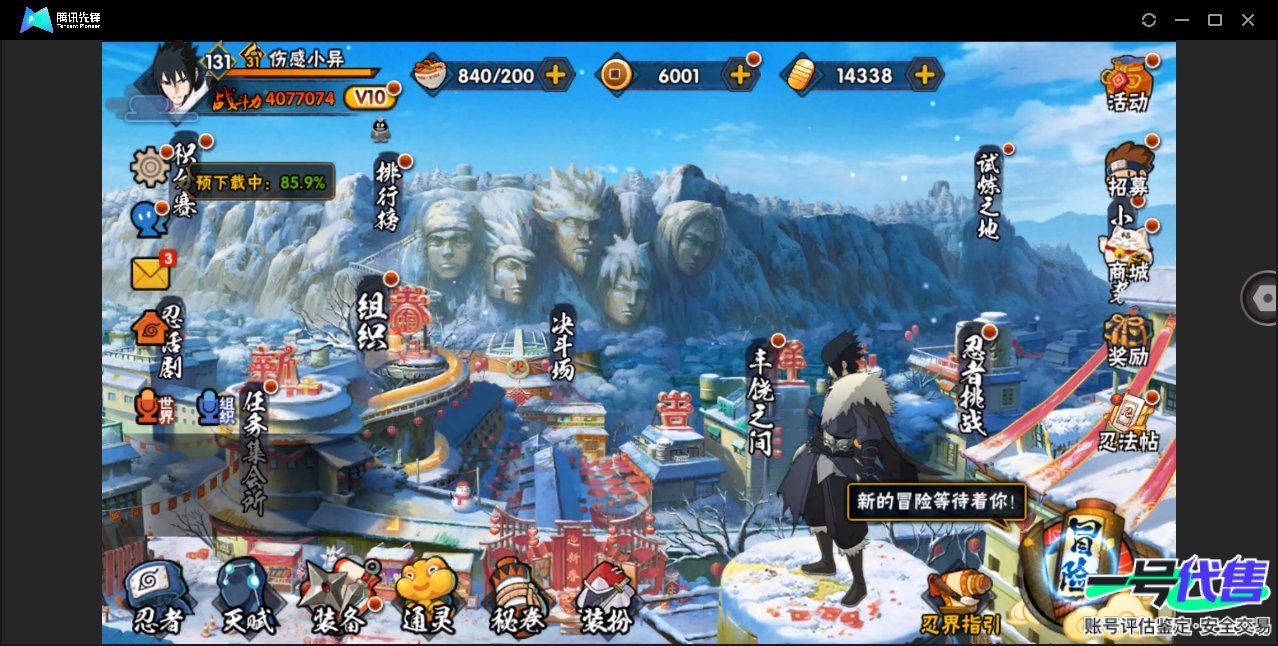Open the mail envelope inbox
Screen dimensions: 1278x646
point(150,272)
